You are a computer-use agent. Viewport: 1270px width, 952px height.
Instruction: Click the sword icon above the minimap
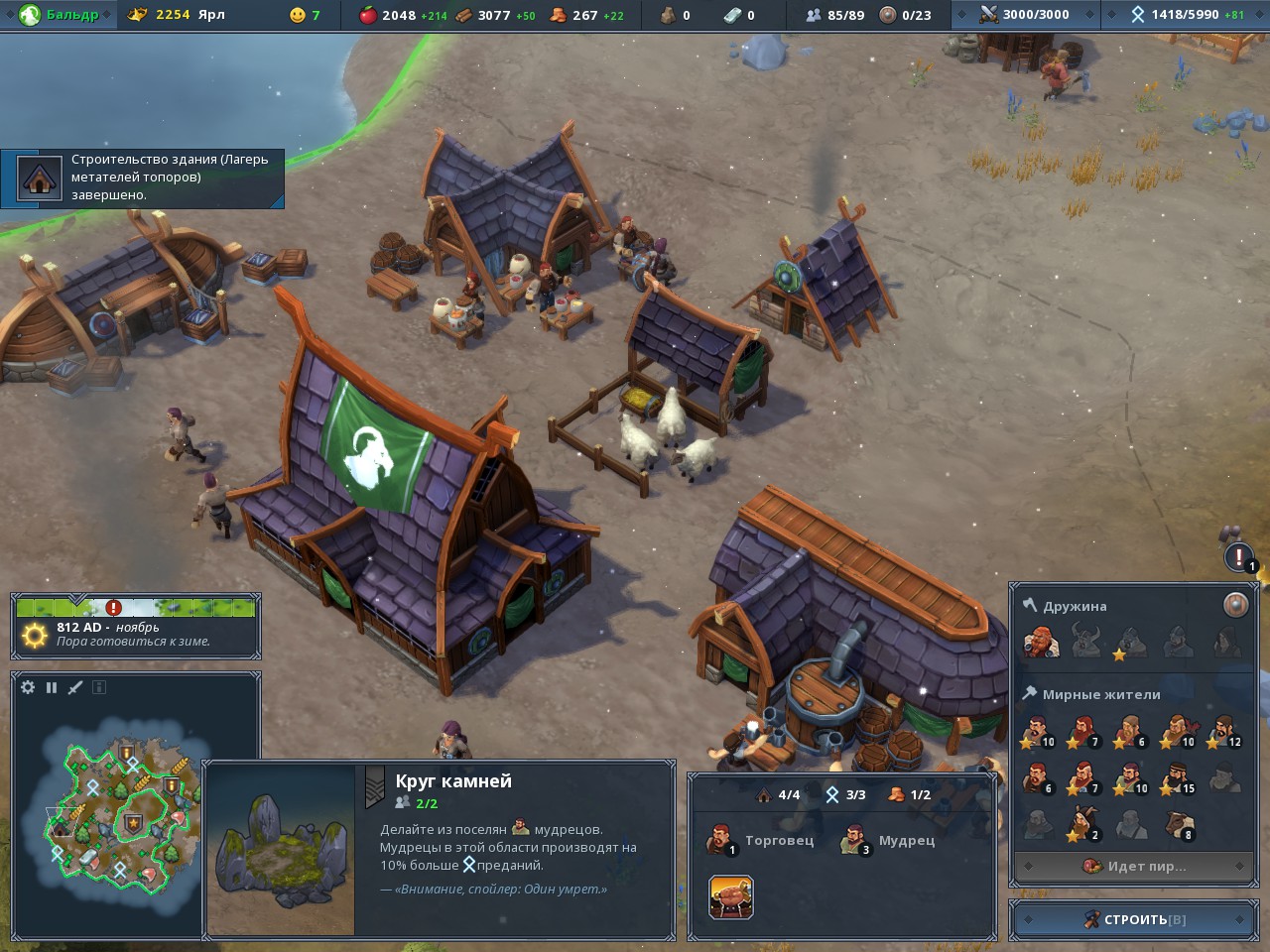[x=75, y=687]
